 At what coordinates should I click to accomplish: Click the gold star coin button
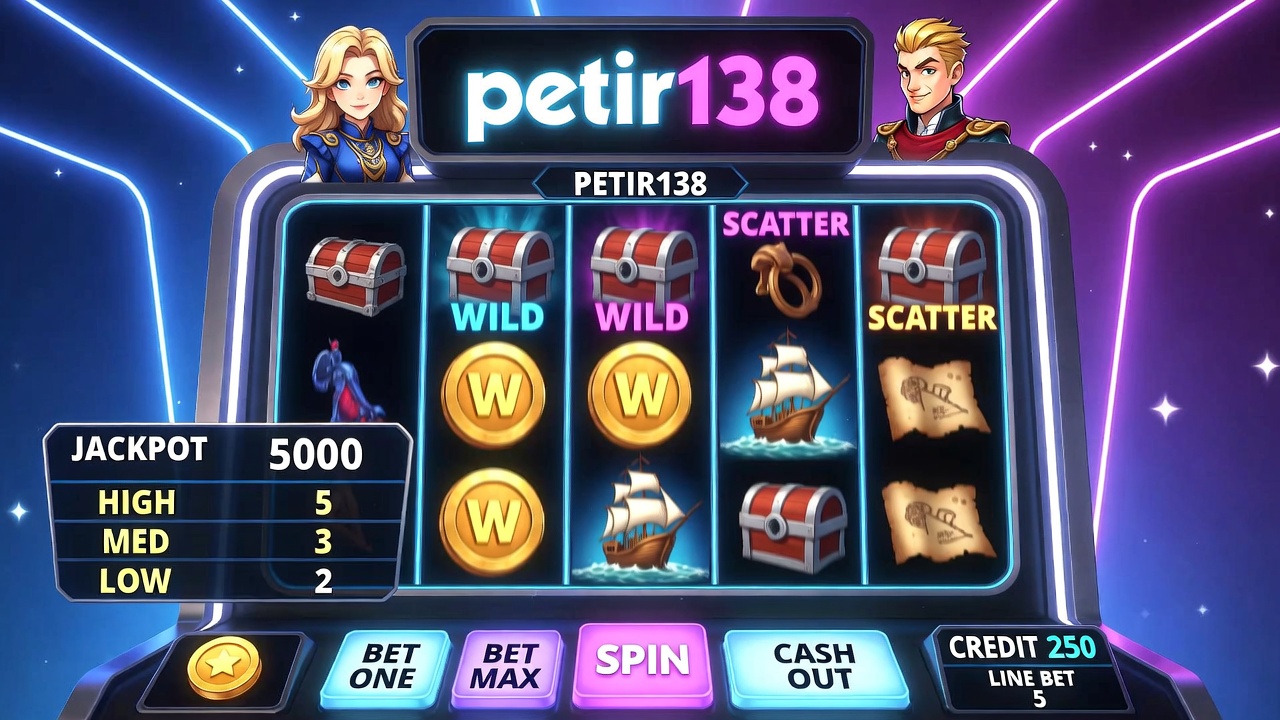(224, 667)
